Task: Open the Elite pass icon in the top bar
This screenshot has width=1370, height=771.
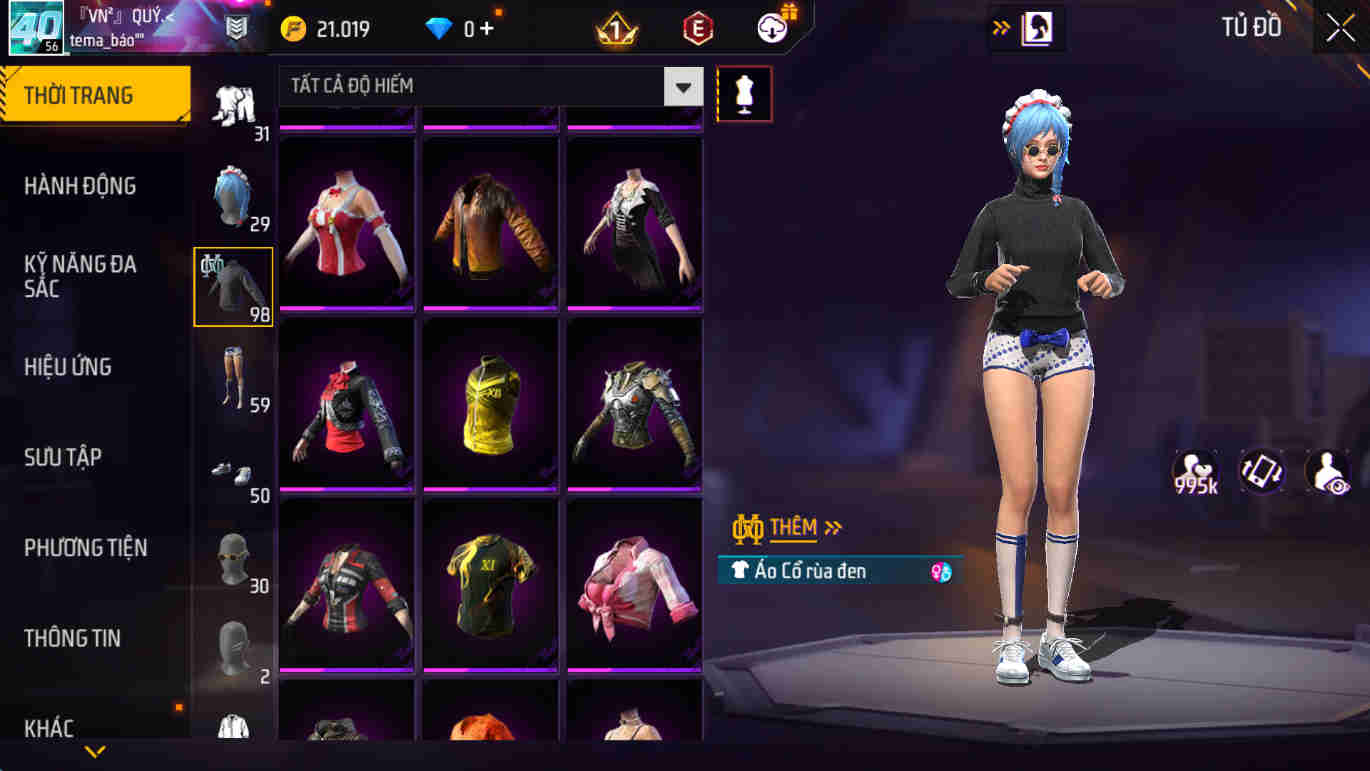Action: pyautogui.click(x=696, y=27)
